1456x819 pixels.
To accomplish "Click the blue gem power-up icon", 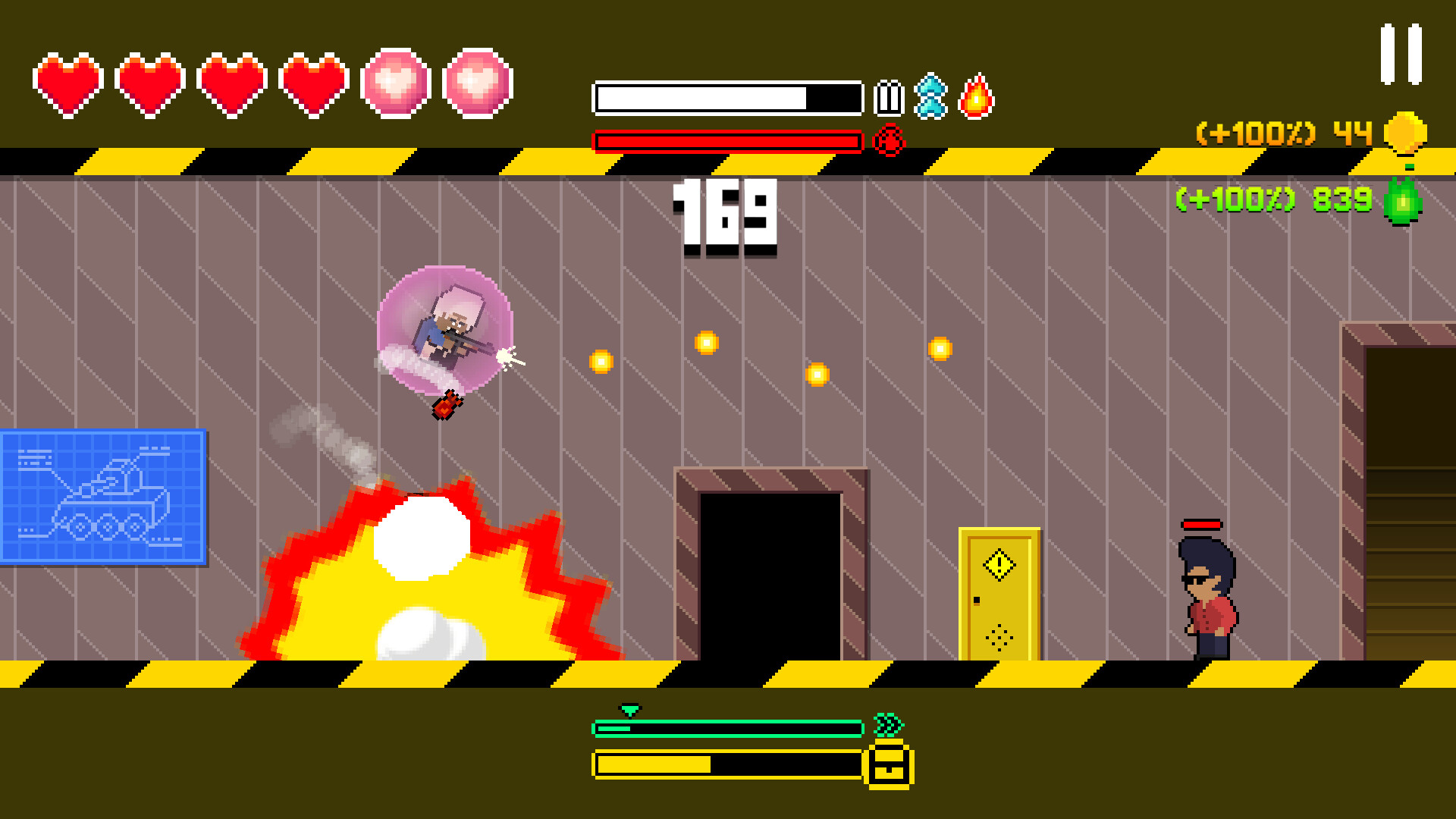I will tap(931, 97).
